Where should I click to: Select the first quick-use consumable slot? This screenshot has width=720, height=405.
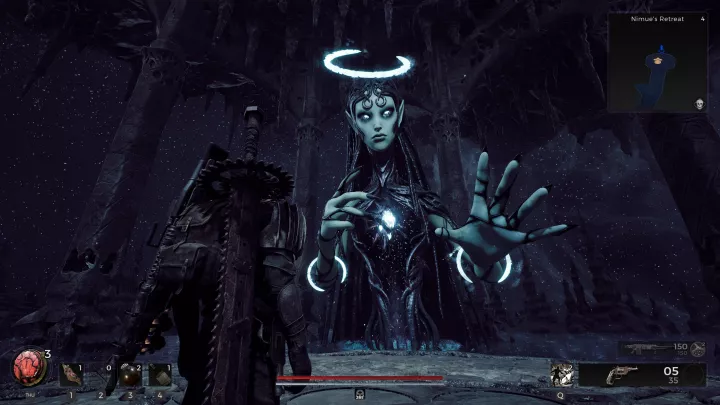click(x=71, y=374)
